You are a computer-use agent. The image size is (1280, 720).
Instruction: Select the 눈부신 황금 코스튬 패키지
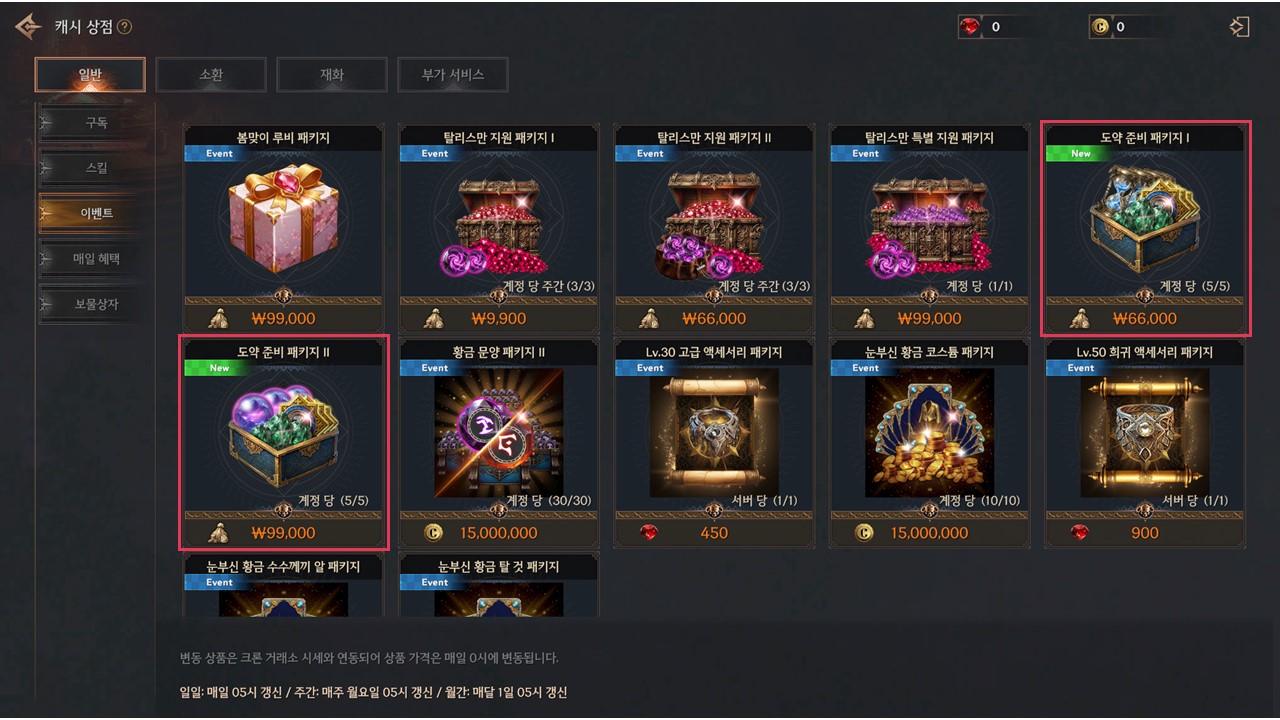pos(930,442)
